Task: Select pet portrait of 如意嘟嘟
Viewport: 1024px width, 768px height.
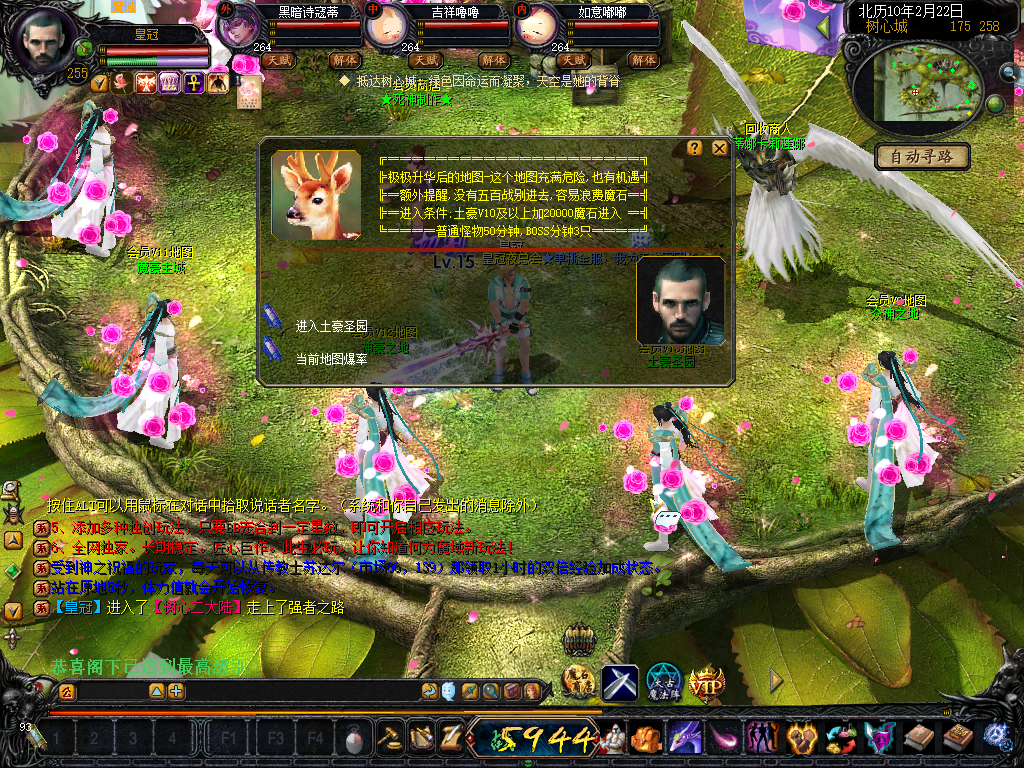Action: click(536, 27)
